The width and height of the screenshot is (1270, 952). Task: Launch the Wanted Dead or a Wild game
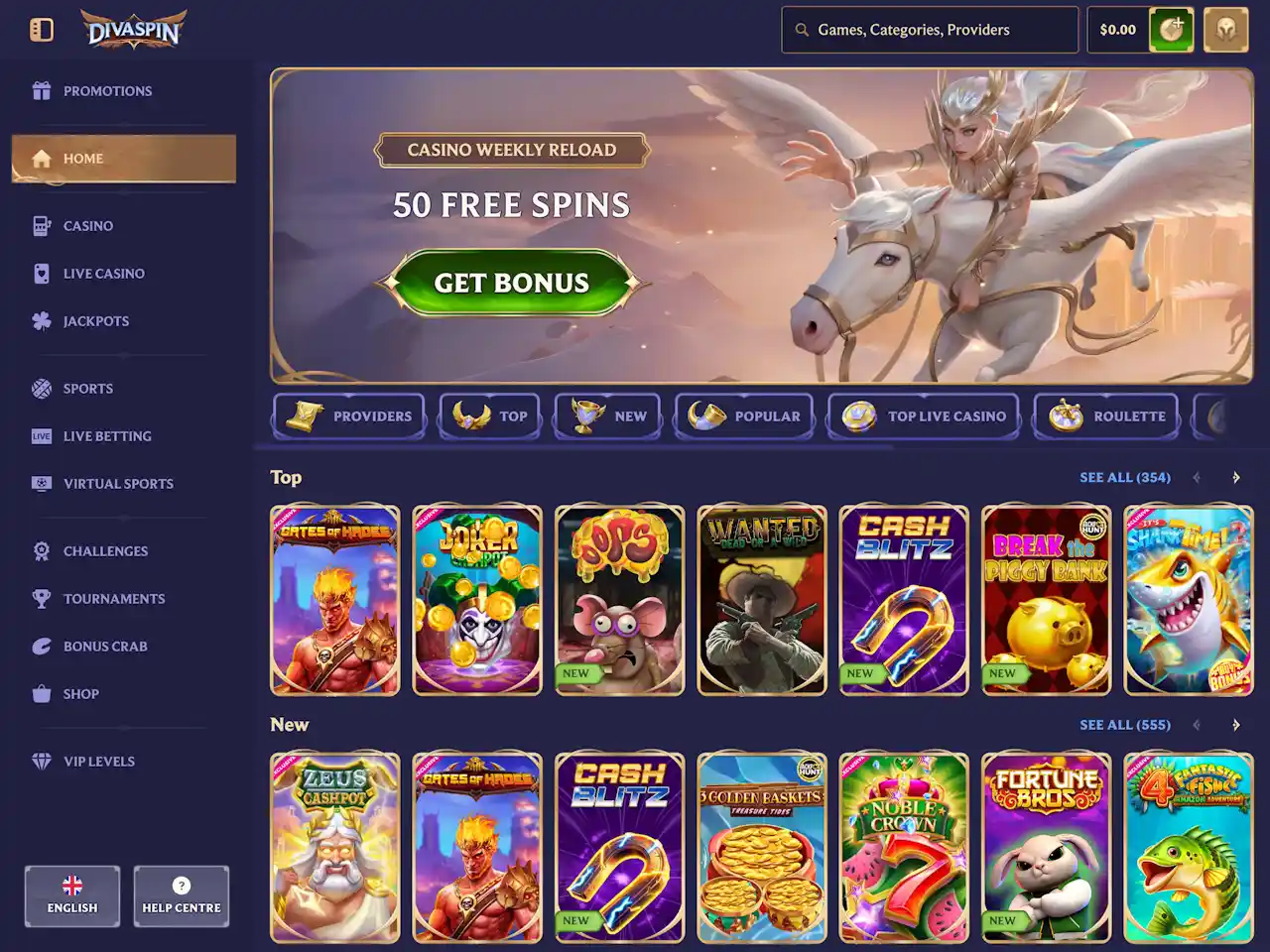click(762, 600)
